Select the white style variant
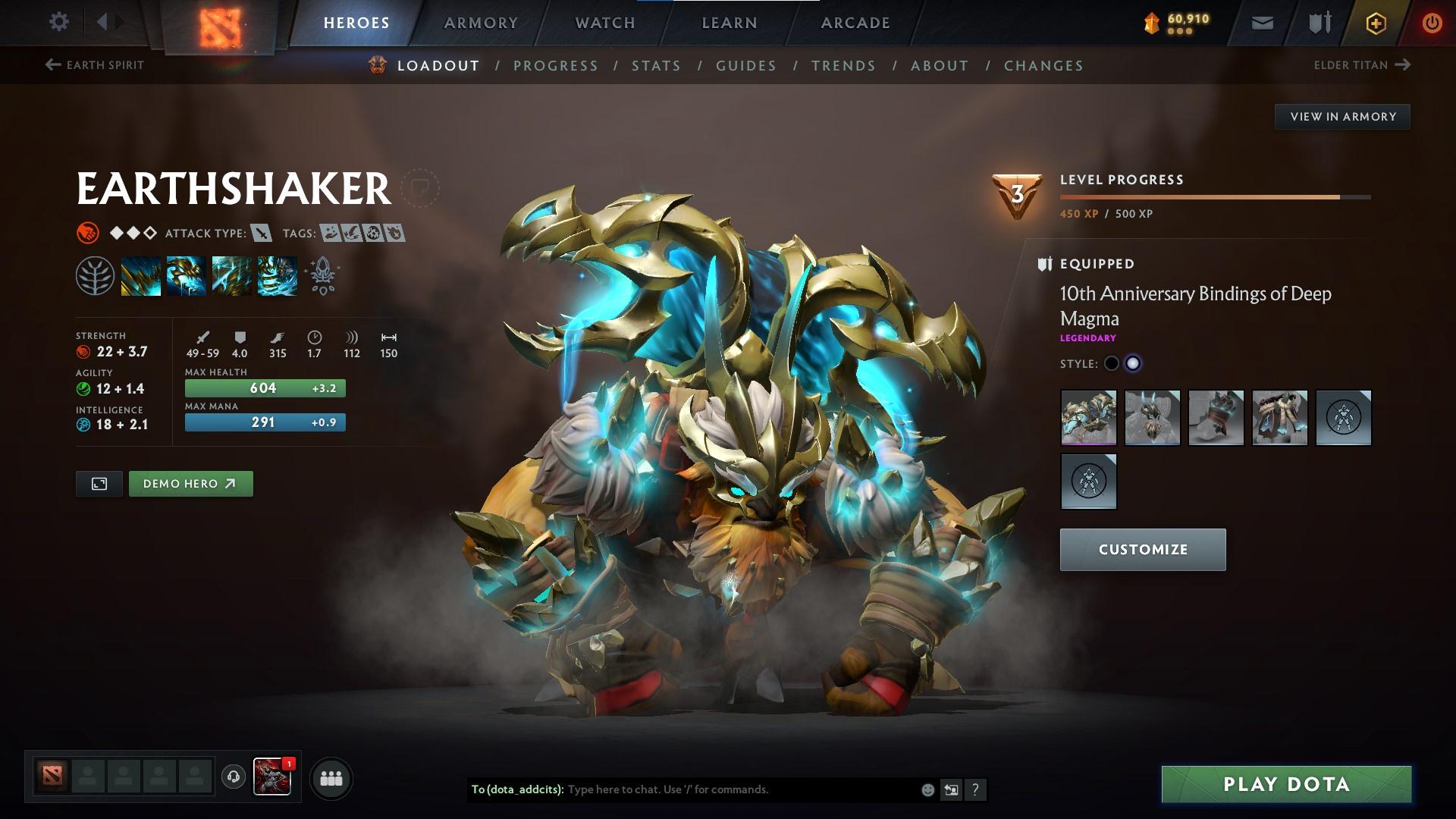The width and height of the screenshot is (1456, 819). tap(1134, 363)
